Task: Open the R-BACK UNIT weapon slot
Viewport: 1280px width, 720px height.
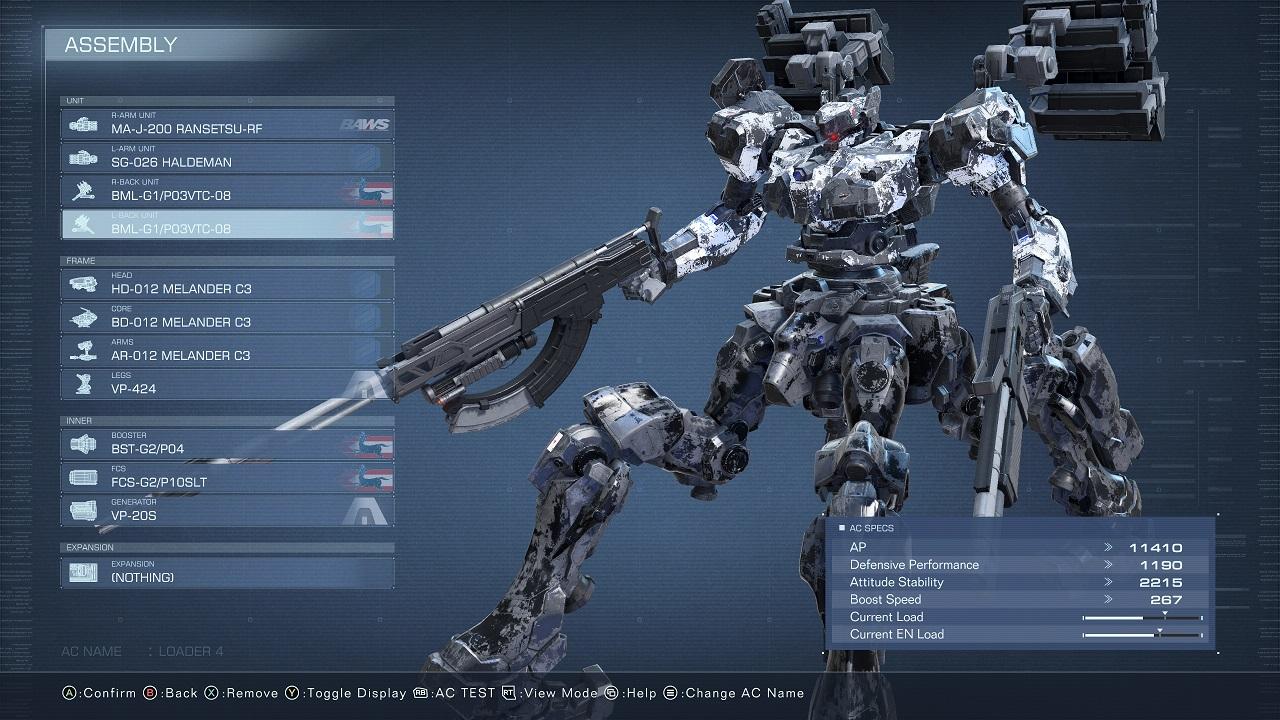Action: (228, 191)
